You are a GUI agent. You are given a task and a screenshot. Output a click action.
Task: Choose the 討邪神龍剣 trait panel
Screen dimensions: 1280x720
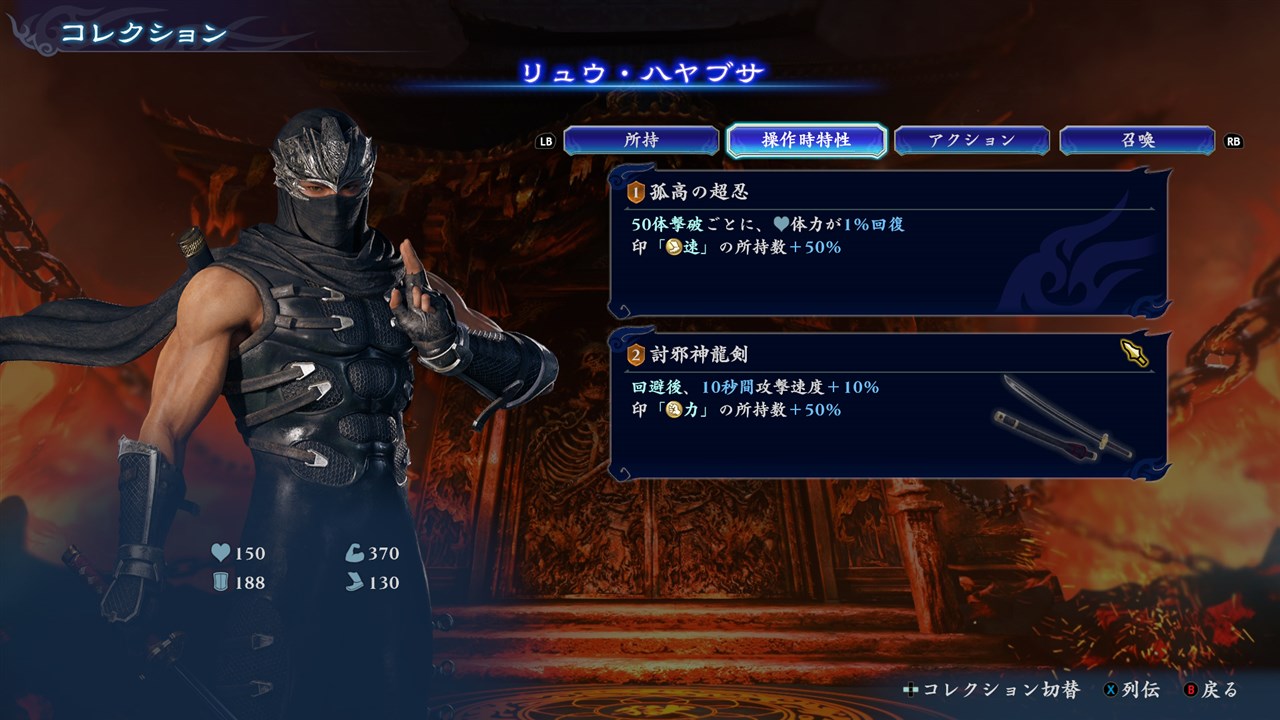(x=888, y=405)
